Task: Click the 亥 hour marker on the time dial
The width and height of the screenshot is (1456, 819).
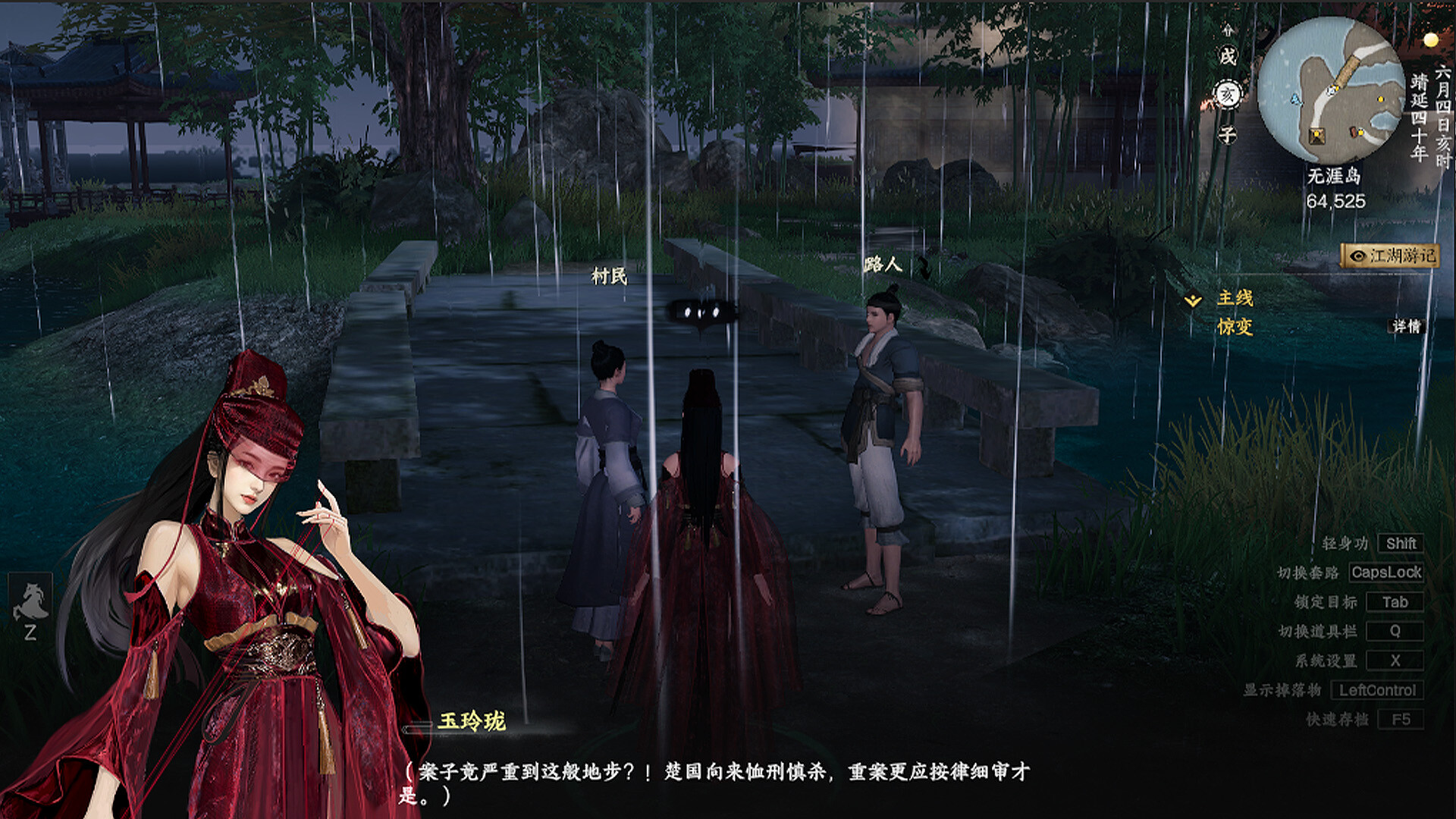Action: 1230,93
